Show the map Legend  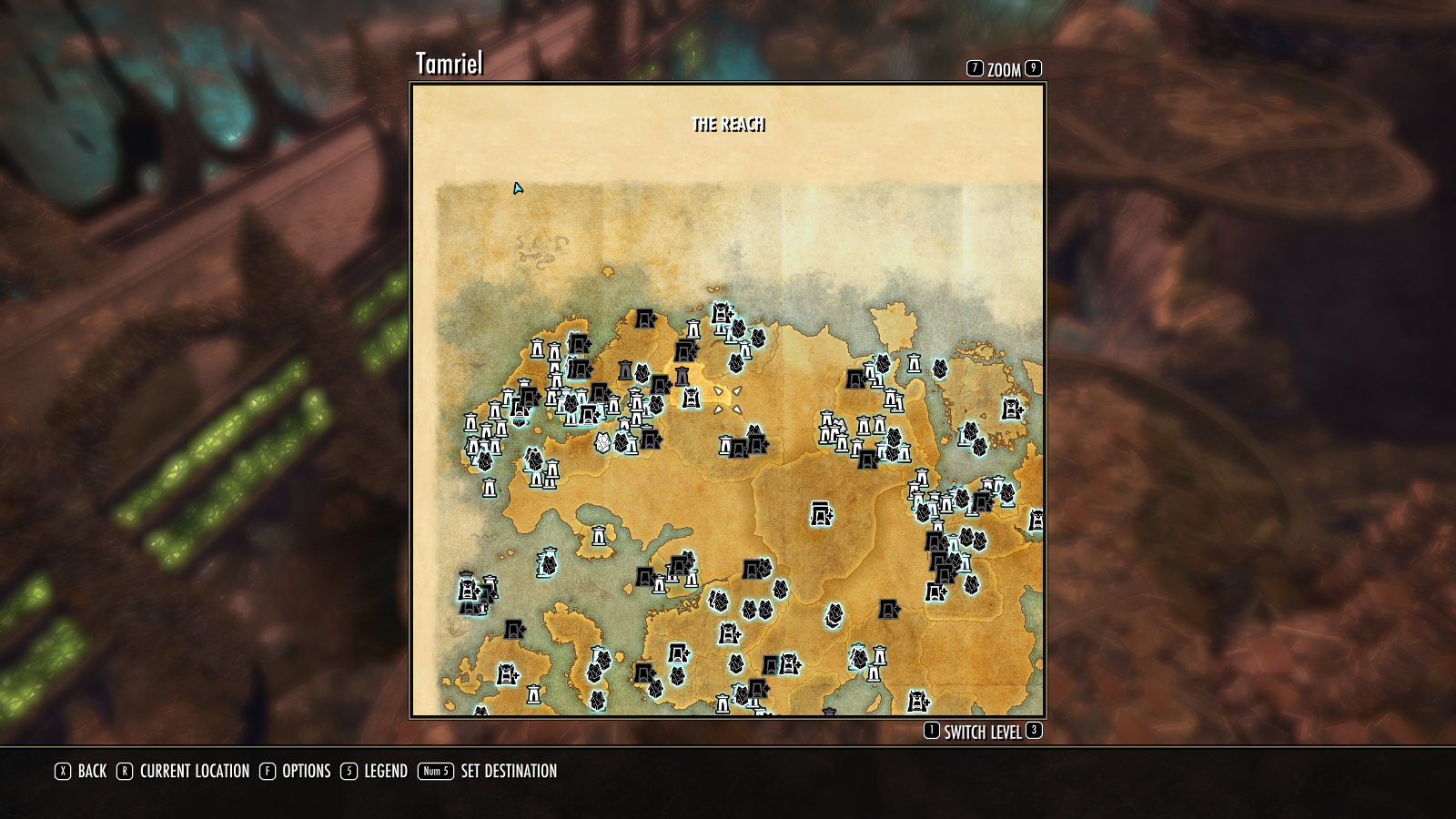click(385, 772)
